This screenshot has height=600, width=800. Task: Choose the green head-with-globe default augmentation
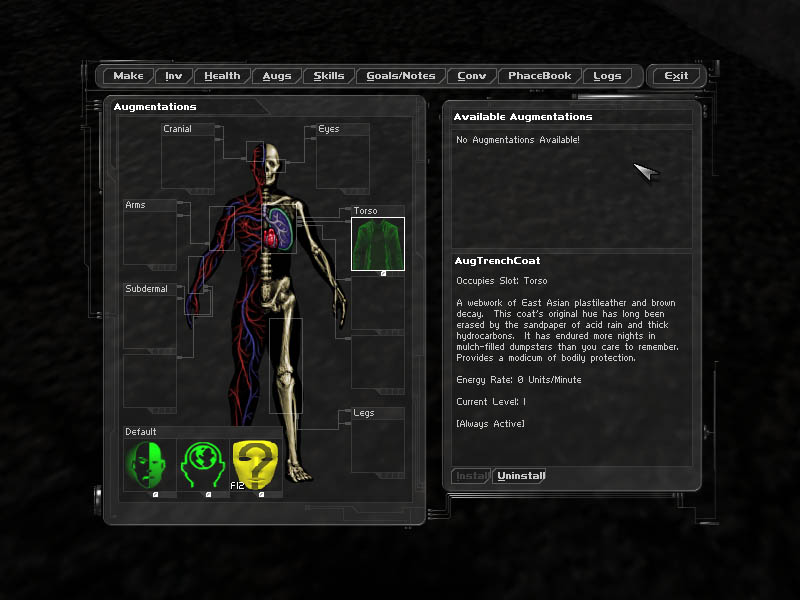pyautogui.click(x=203, y=465)
